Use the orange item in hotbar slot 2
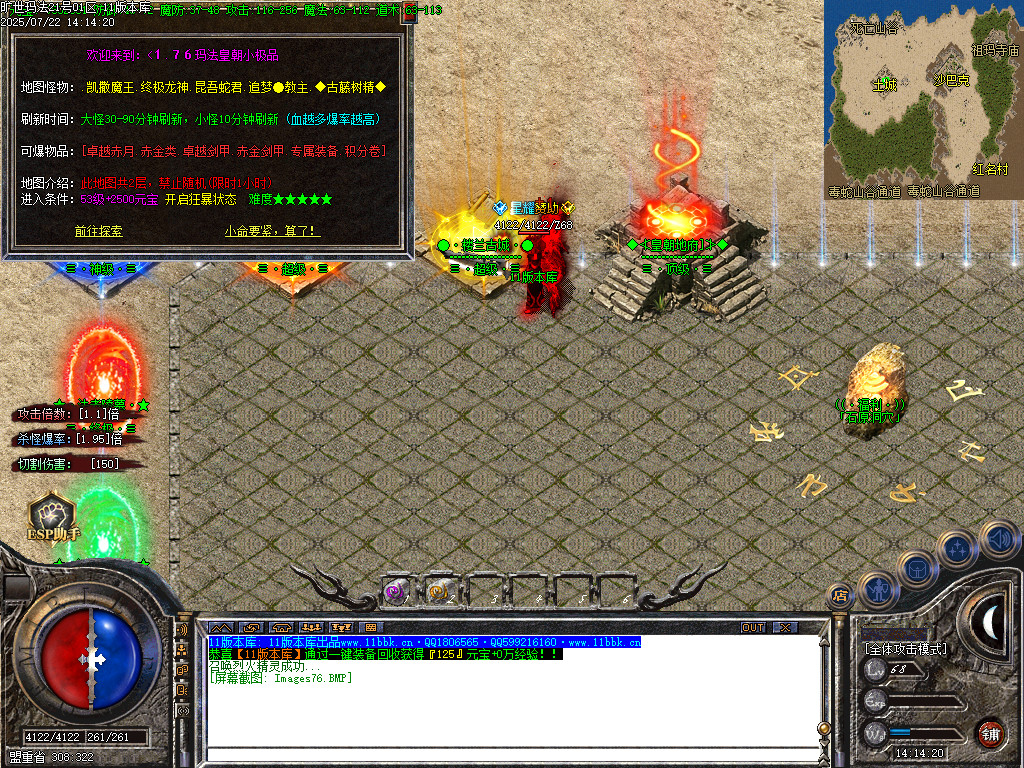The width and height of the screenshot is (1024, 768). pos(438,592)
